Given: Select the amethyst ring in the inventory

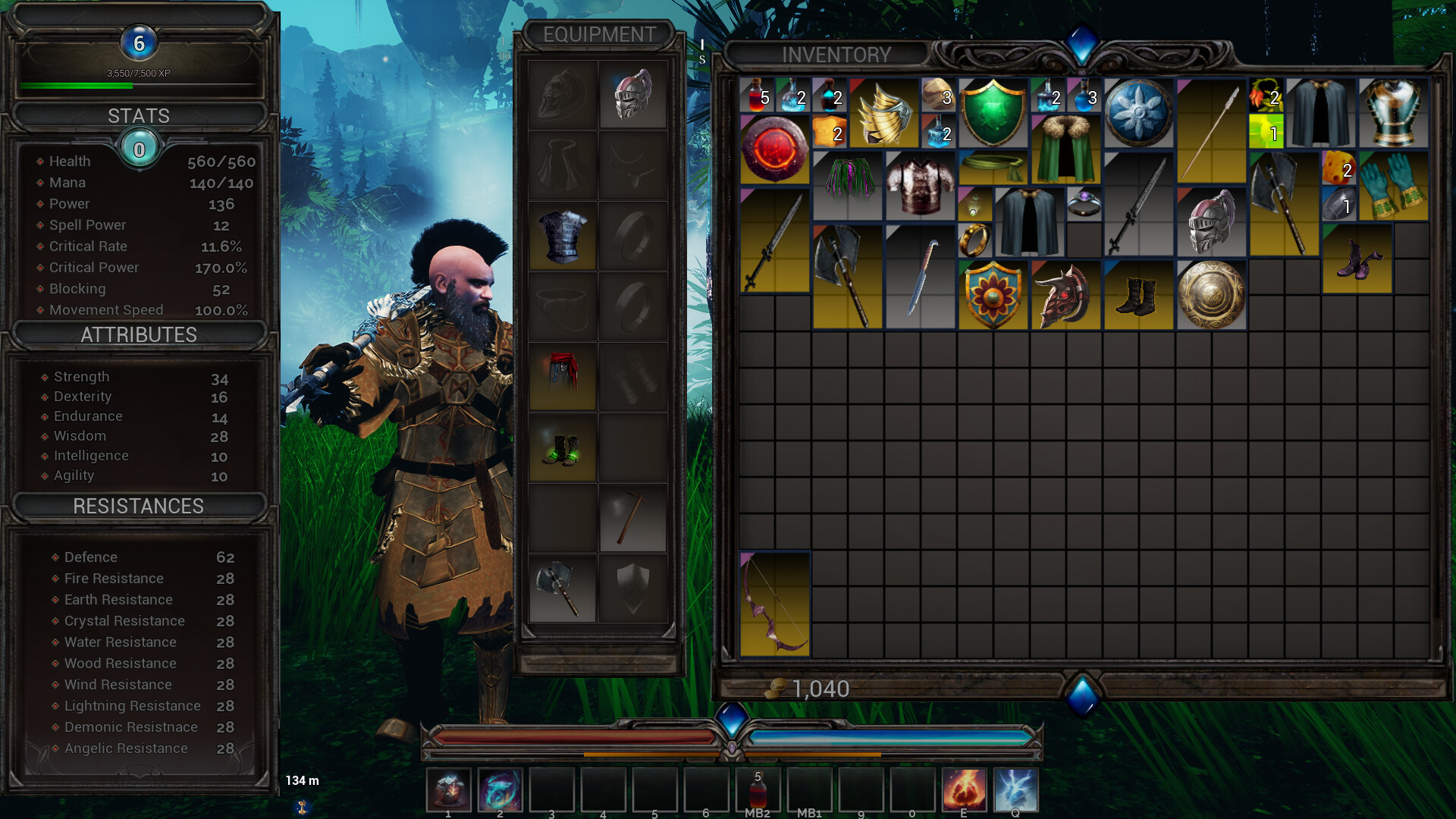Looking at the screenshot, I should [x=1084, y=202].
